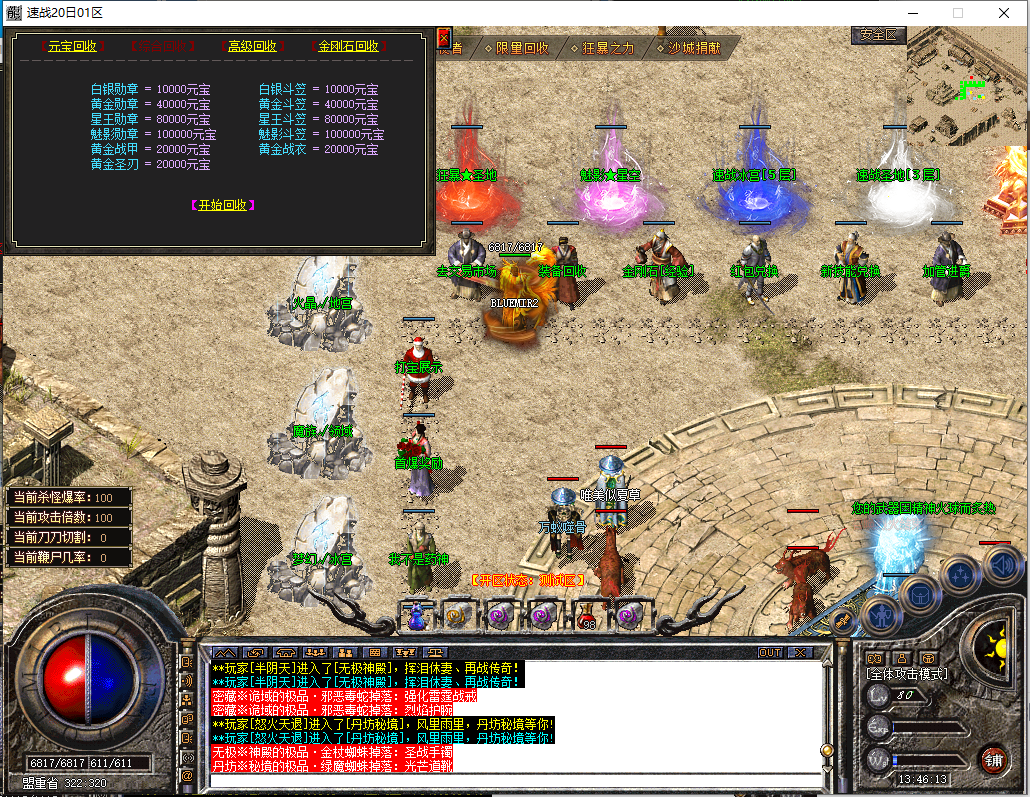
Task: Close the recycle panel with red X
Action: point(444,38)
